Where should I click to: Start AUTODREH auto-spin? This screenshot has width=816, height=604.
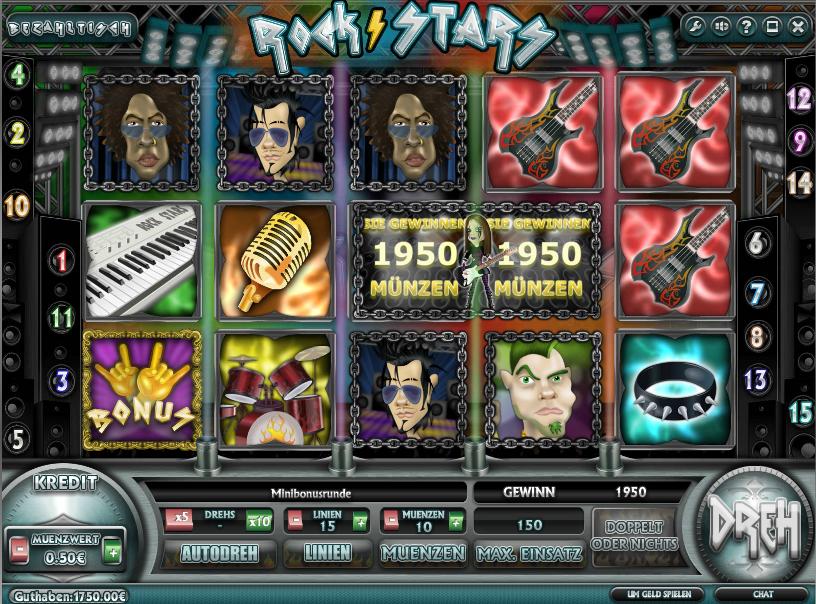(x=219, y=552)
